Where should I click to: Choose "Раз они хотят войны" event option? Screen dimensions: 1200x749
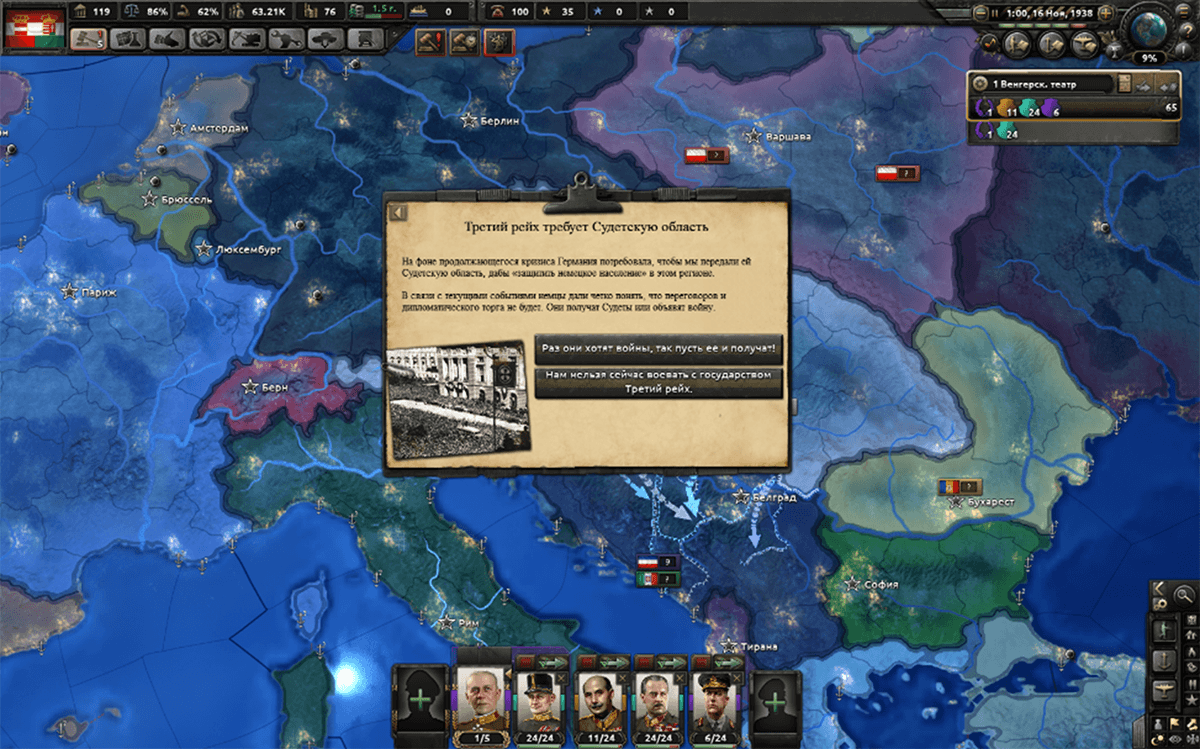[658, 349]
